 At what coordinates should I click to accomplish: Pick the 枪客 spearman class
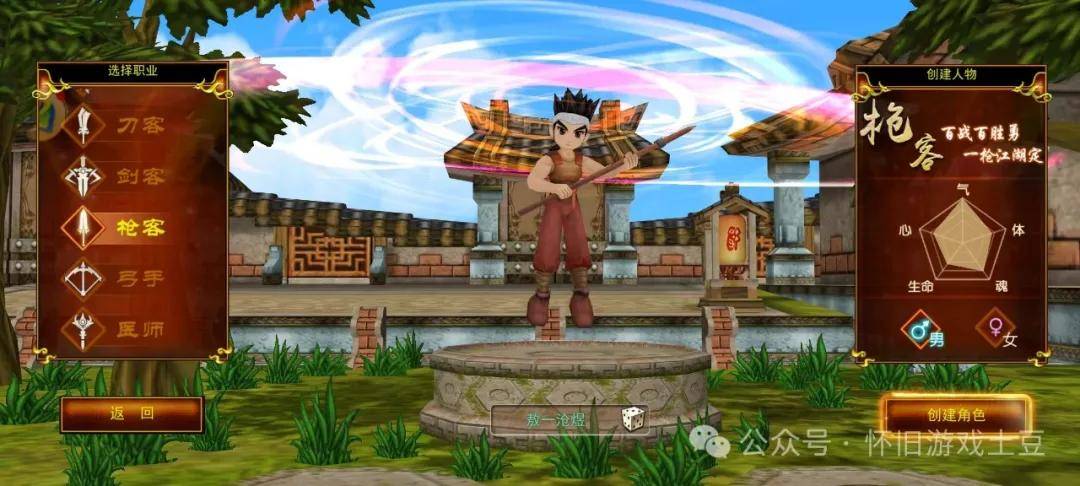coord(120,227)
